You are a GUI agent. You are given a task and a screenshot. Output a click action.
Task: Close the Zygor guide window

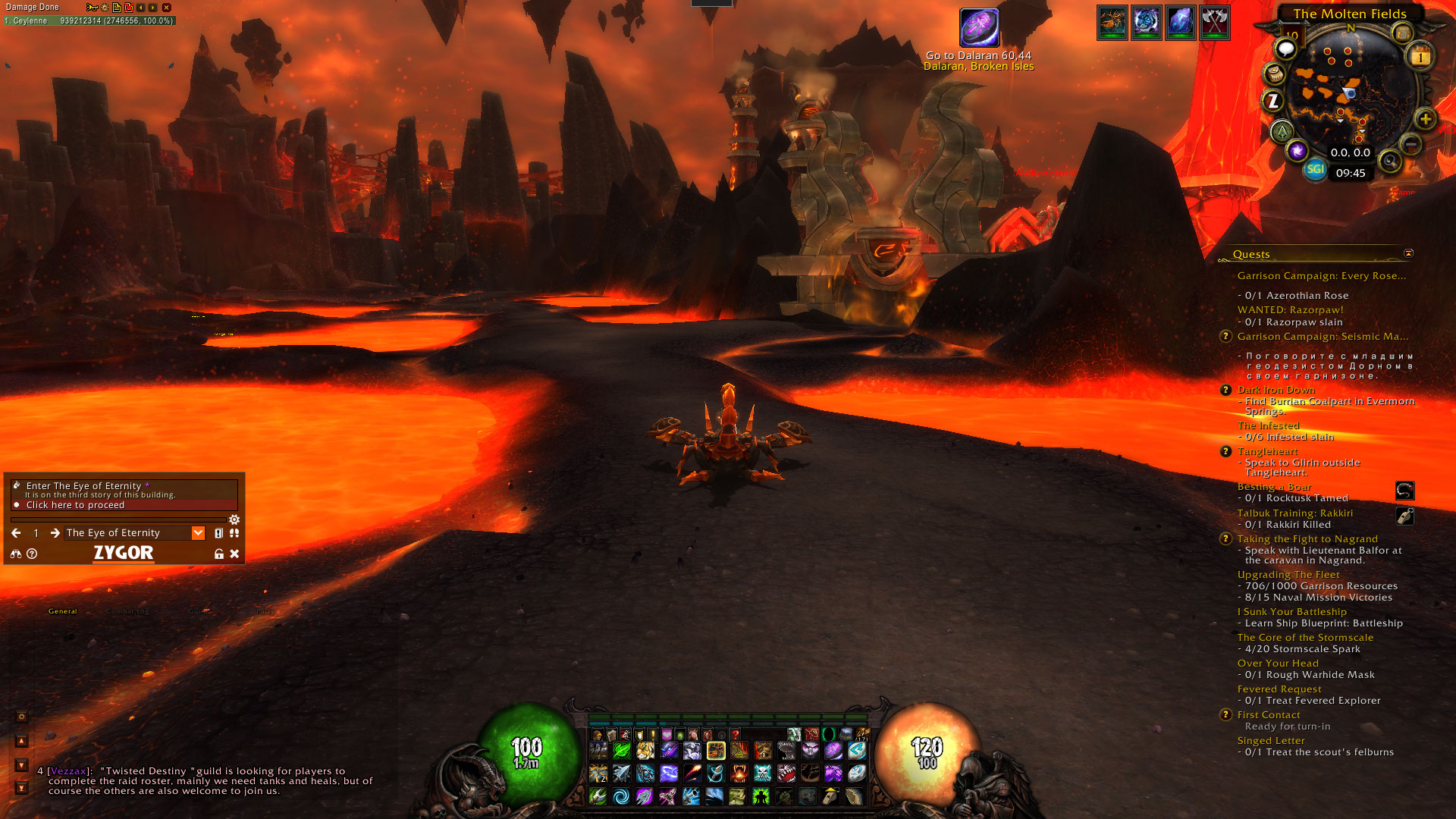tap(234, 554)
